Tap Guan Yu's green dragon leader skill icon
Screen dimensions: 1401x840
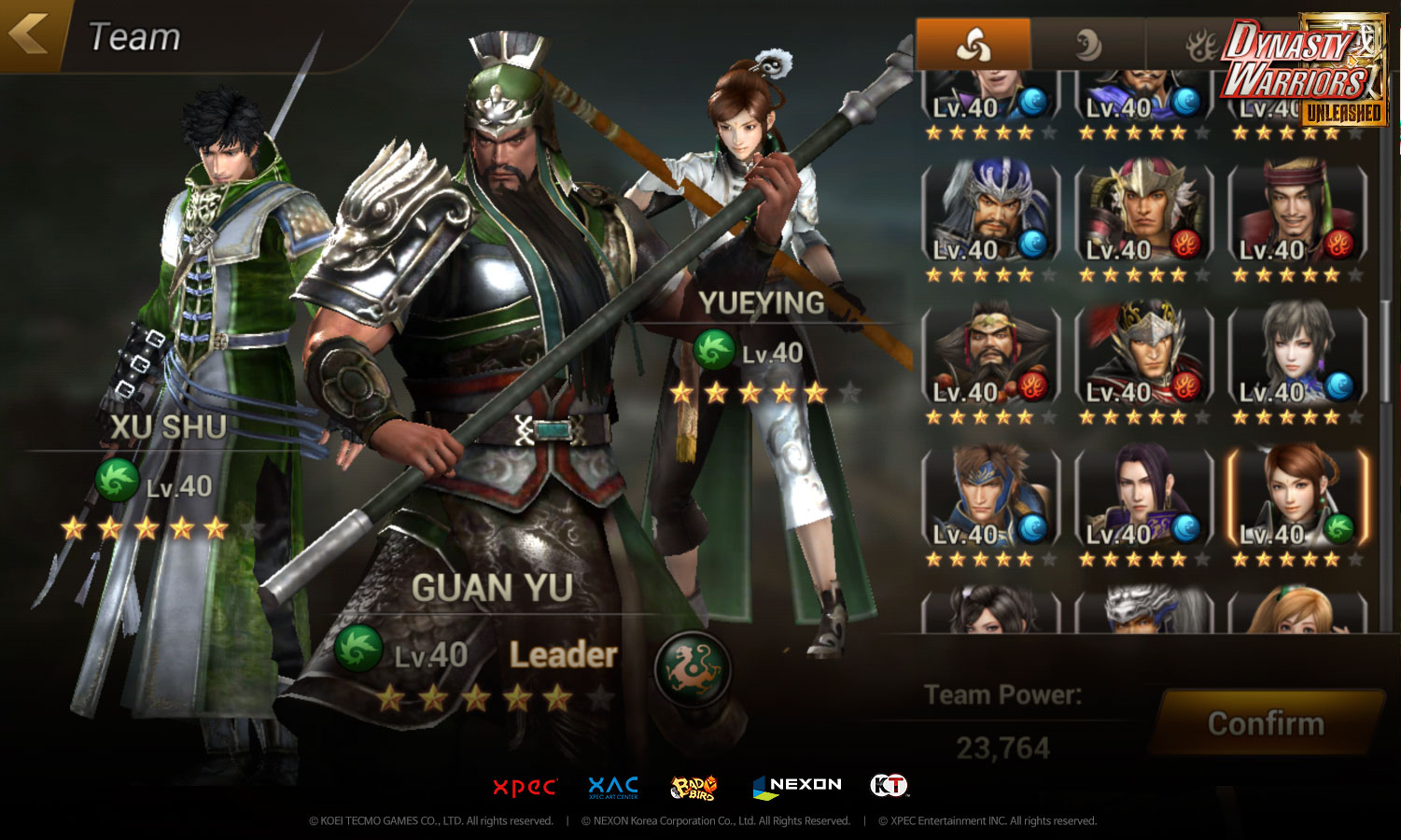[692, 668]
